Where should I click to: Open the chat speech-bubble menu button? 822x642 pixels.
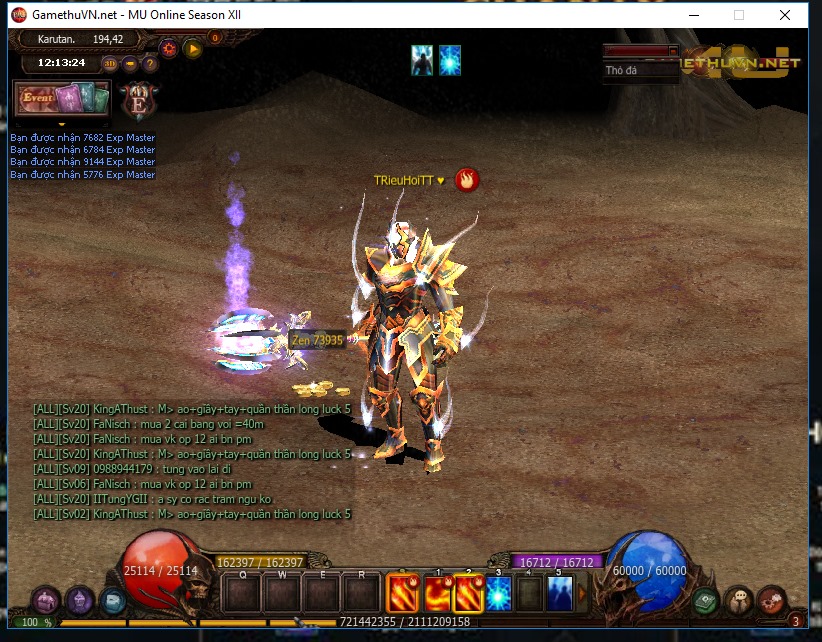(x=738, y=599)
